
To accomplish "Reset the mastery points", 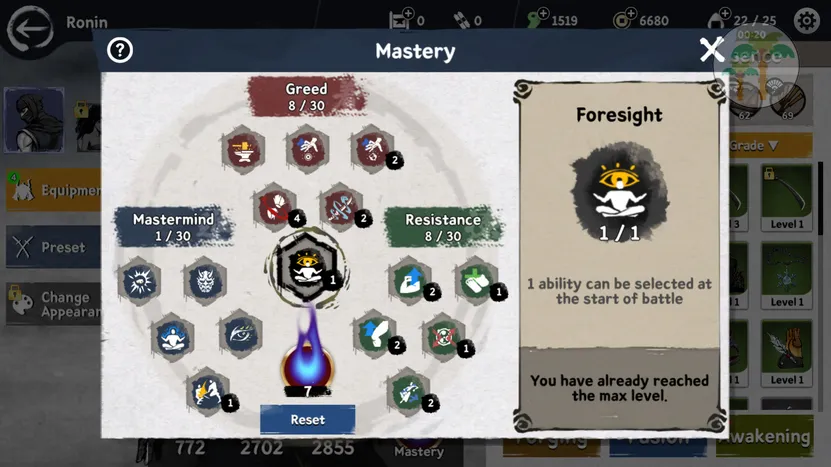I will [307, 420].
